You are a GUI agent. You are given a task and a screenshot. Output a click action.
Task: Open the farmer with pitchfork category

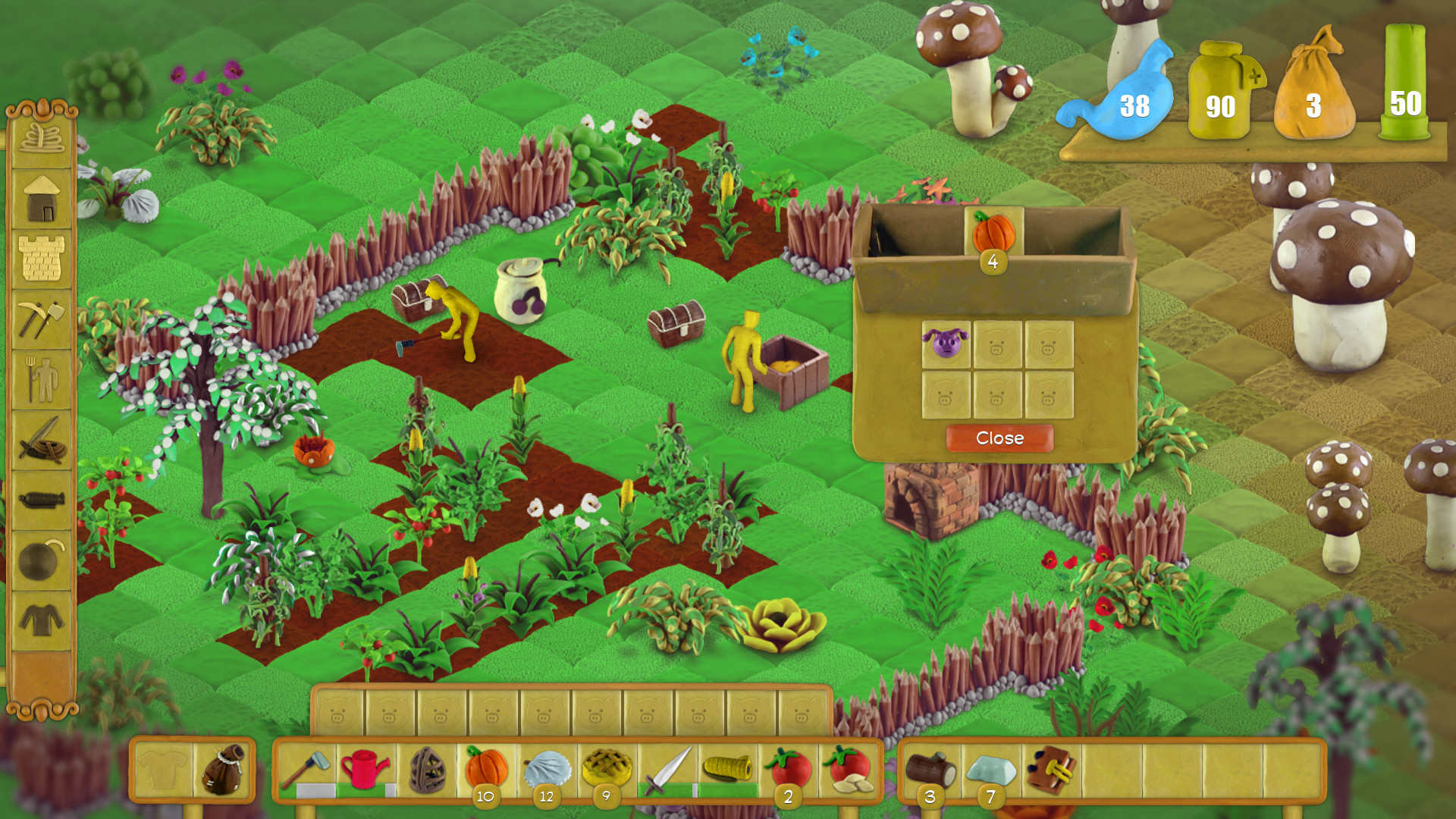point(42,379)
